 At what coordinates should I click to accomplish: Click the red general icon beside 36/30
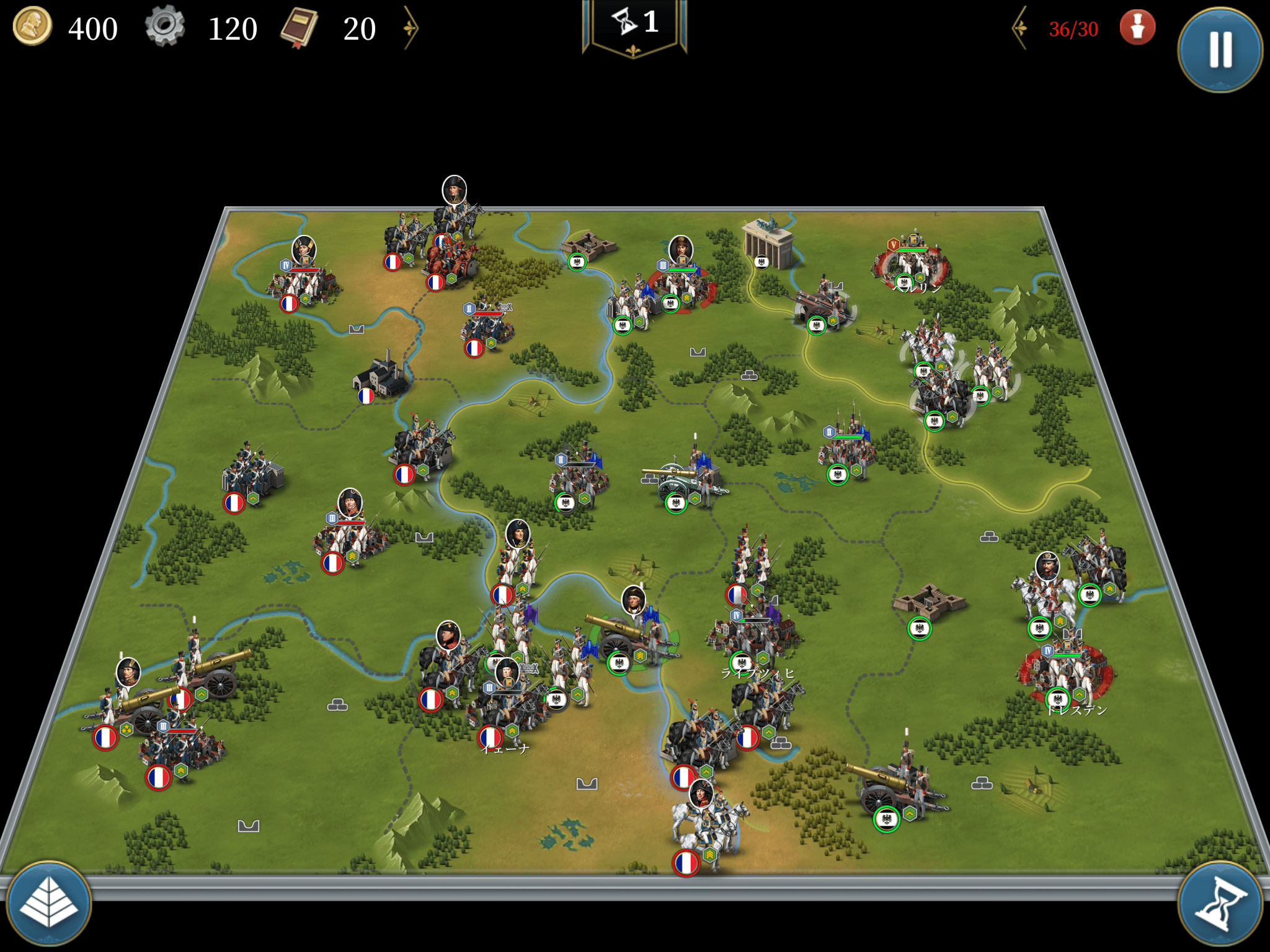1137,28
